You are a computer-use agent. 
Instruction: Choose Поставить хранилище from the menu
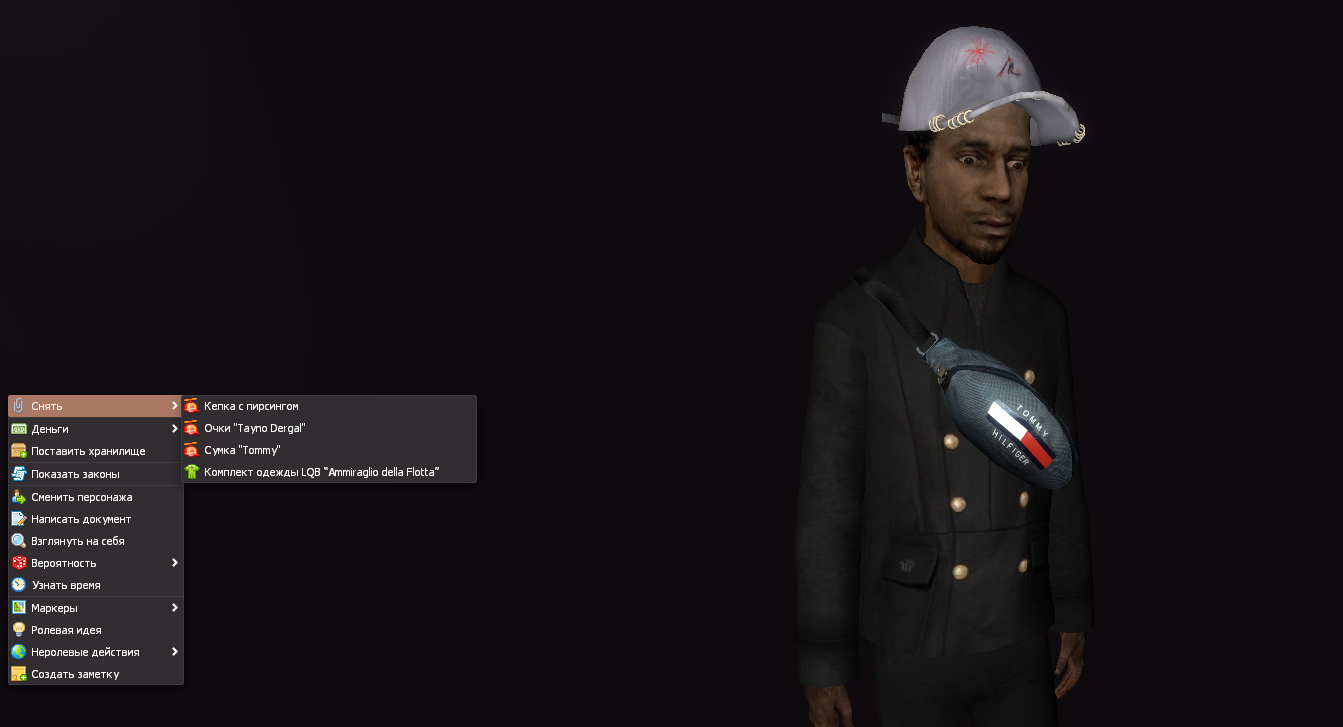[95, 451]
